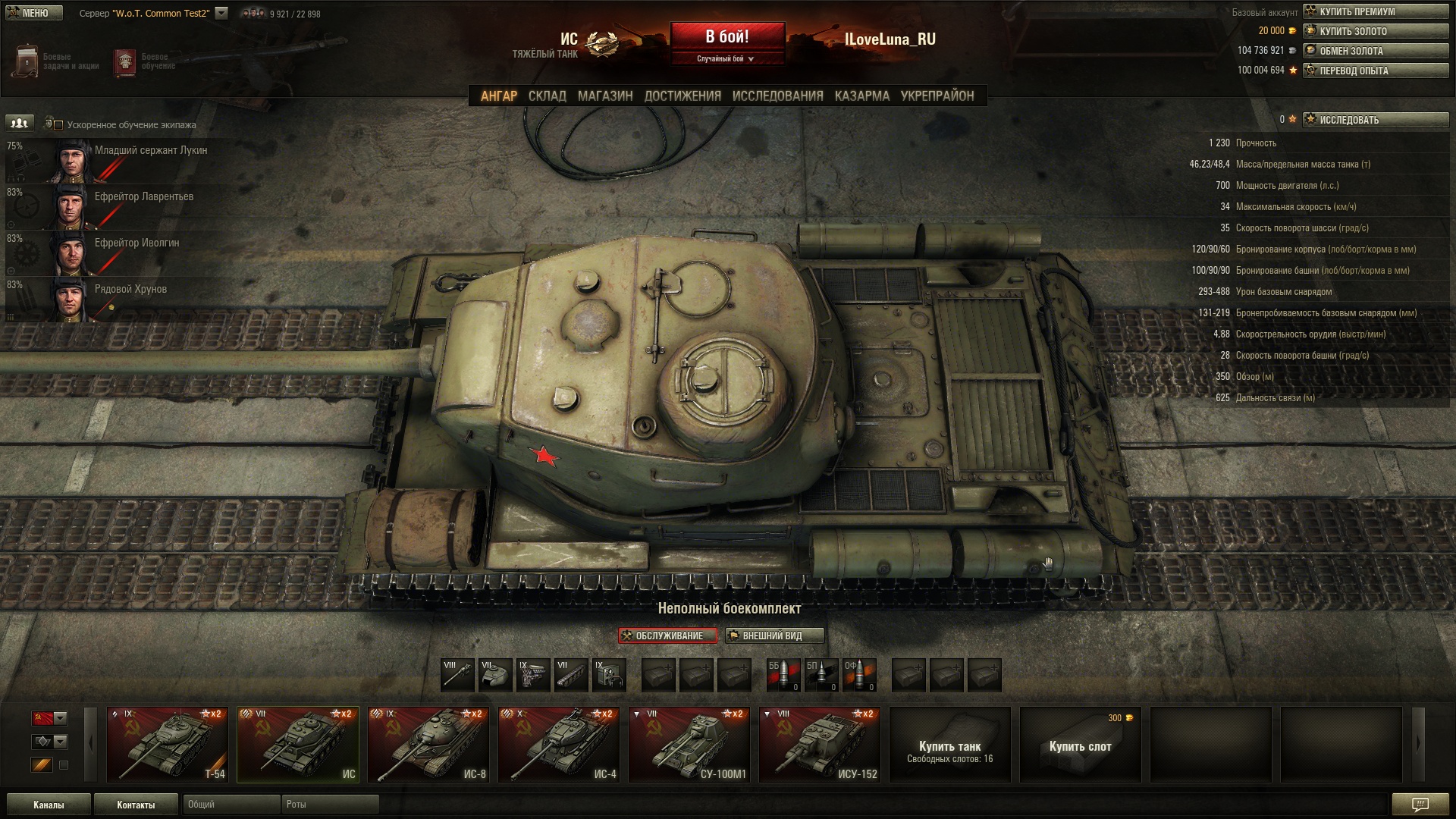This screenshot has width=1456, height=819.
Task: Click КУПИТЬ ПРЕМИУМ button
Action: [x=1376, y=11]
